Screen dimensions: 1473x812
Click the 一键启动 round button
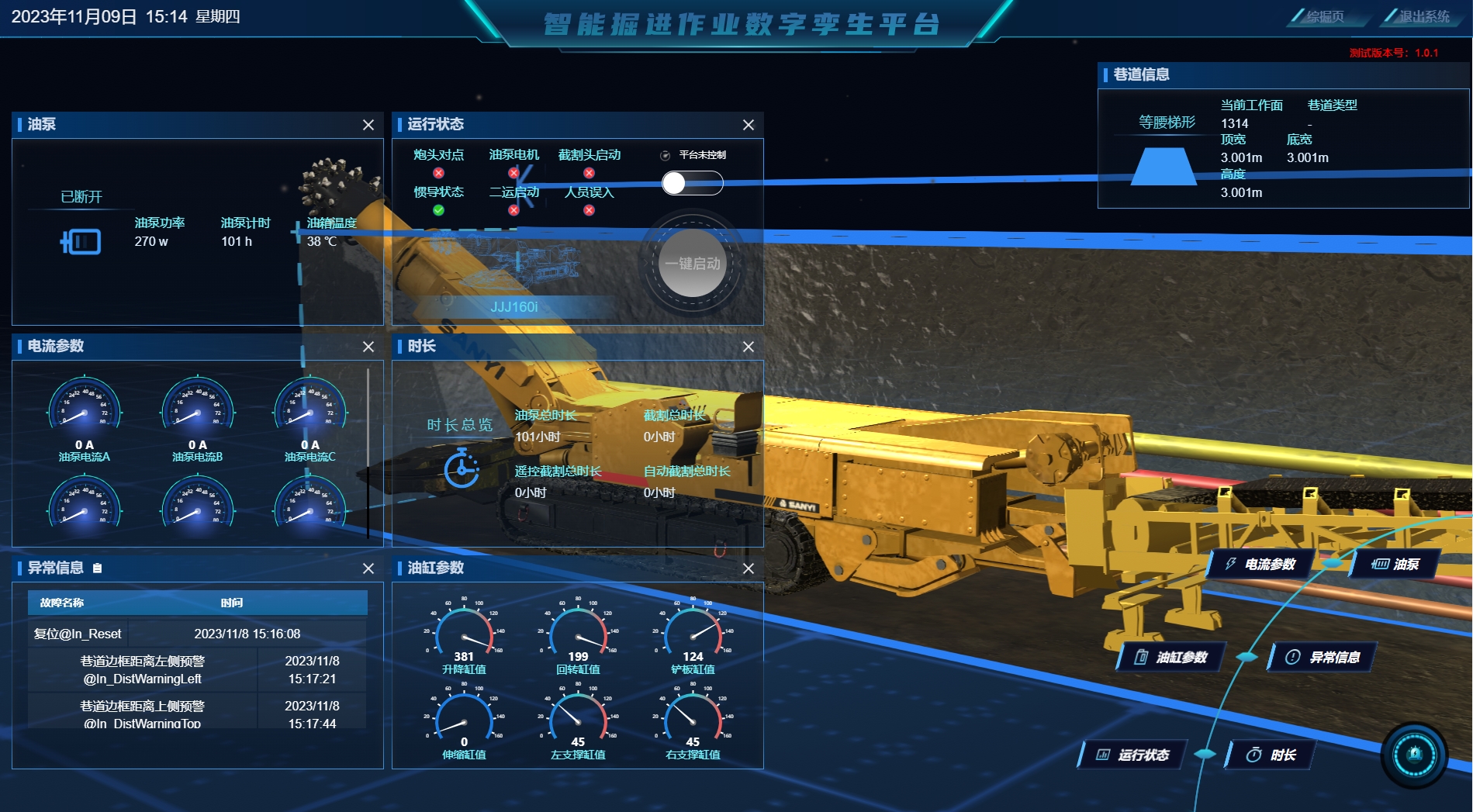692,264
